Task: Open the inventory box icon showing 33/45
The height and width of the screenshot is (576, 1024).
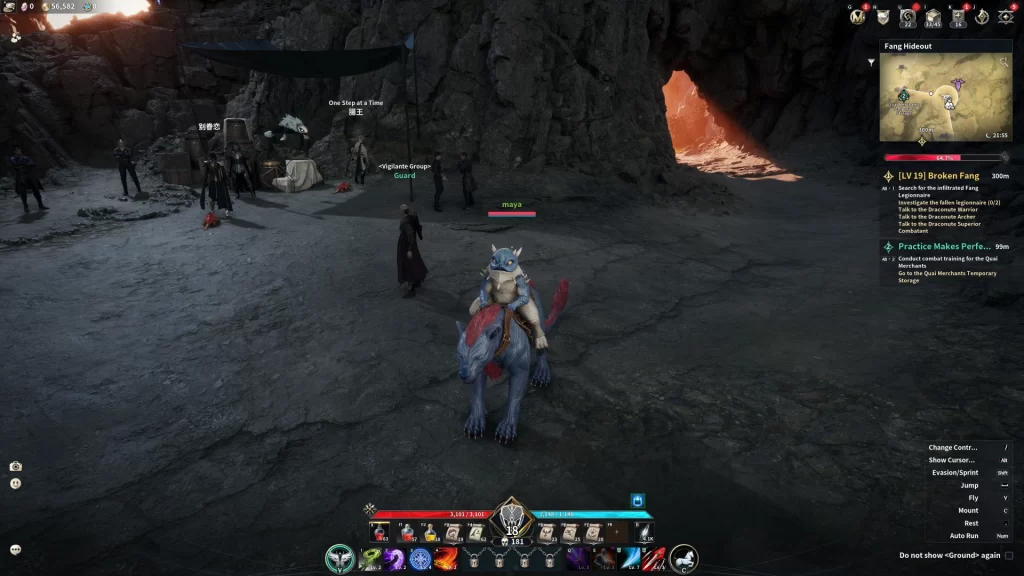Action: click(932, 16)
